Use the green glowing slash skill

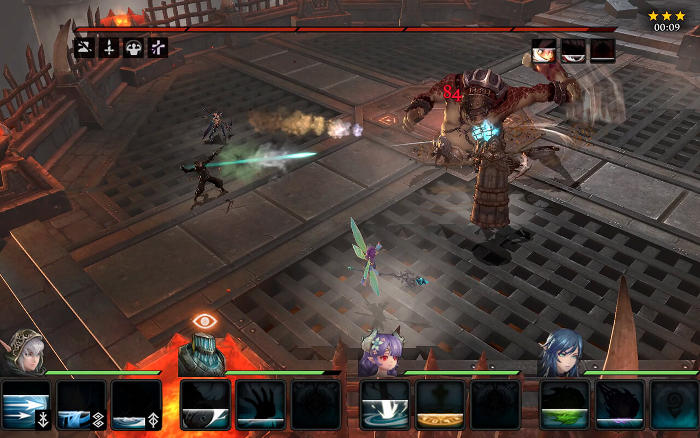click(565, 405)
